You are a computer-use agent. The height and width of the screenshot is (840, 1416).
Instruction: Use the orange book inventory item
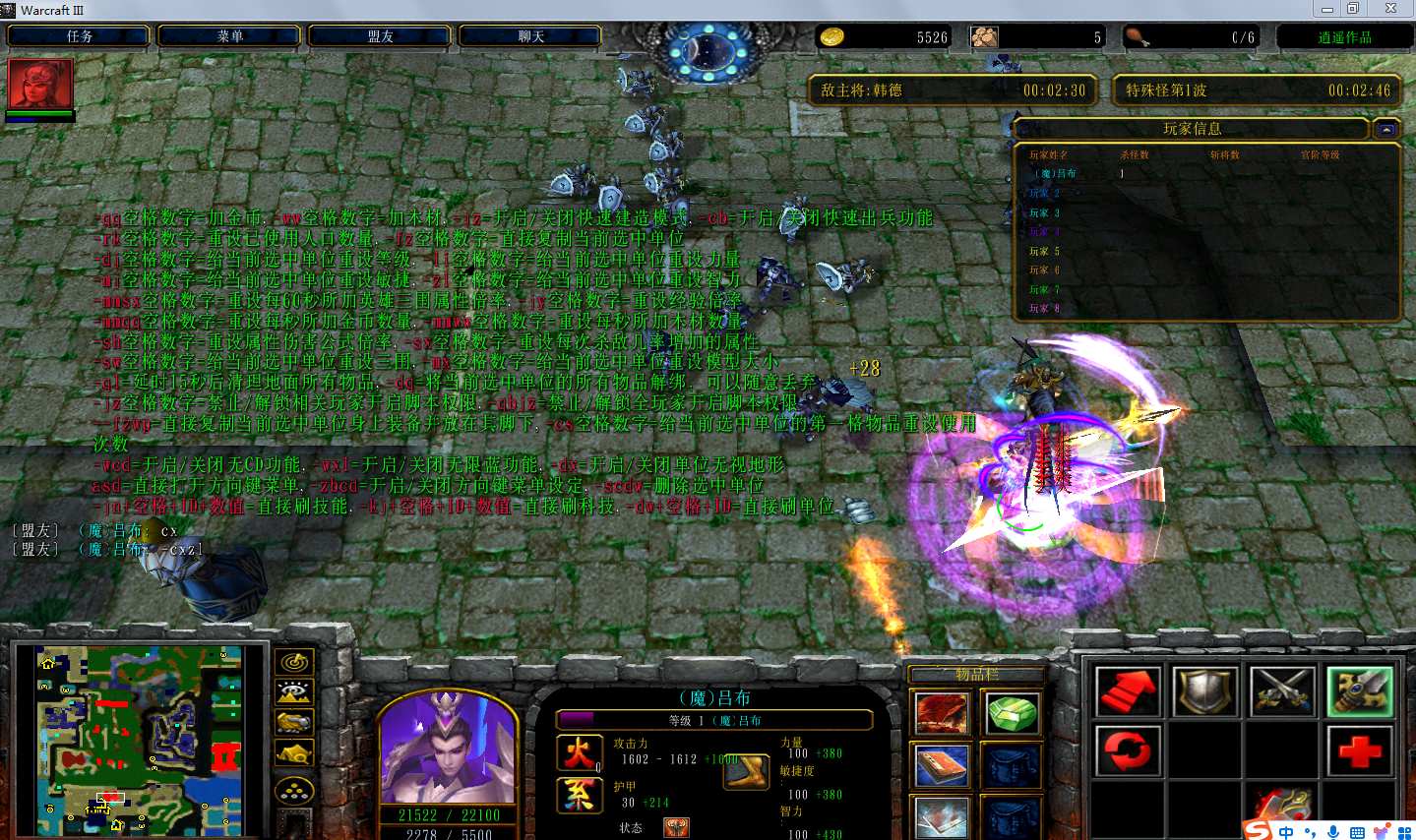click(x=942, y=766)
